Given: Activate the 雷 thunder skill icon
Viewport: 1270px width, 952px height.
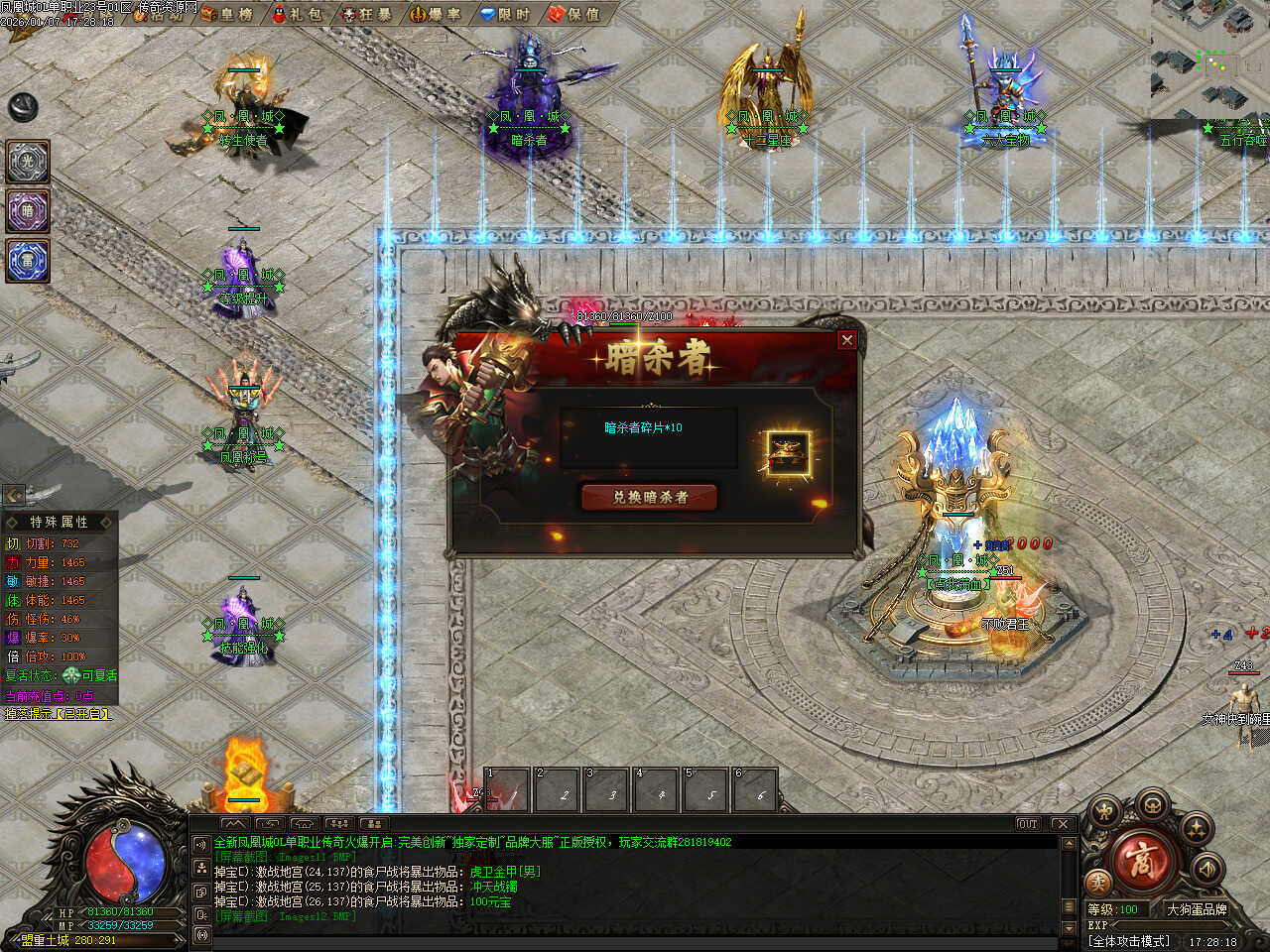Looking at the screenshot, I should click(28, 261).
